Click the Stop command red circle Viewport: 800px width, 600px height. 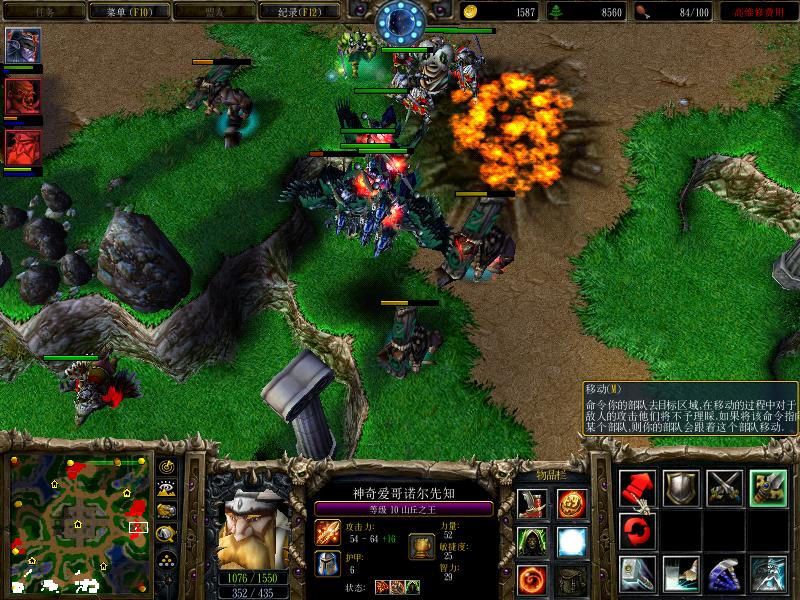click(637, 530)
